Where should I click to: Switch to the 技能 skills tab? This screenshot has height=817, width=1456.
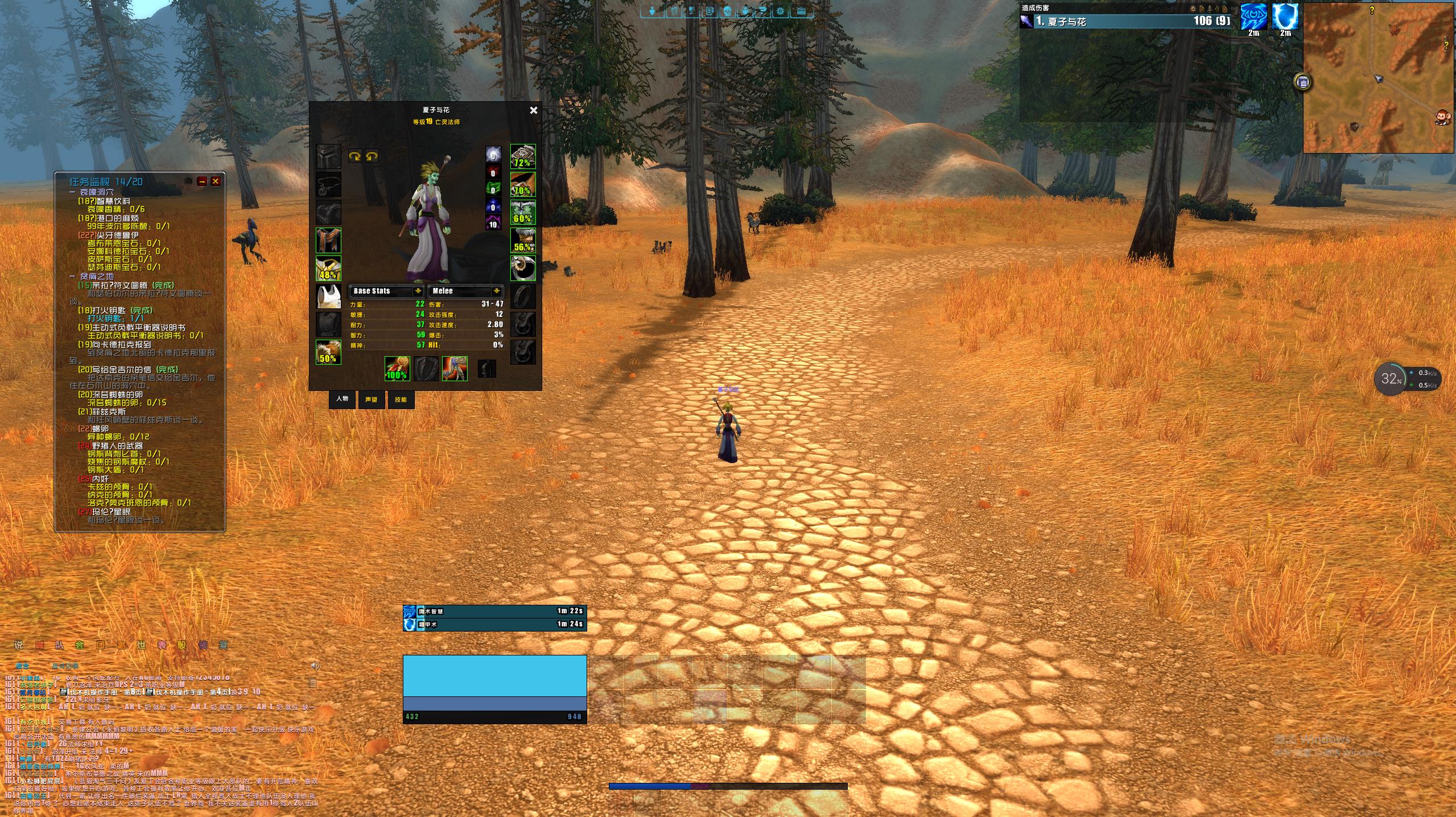[x=401, y=399]
